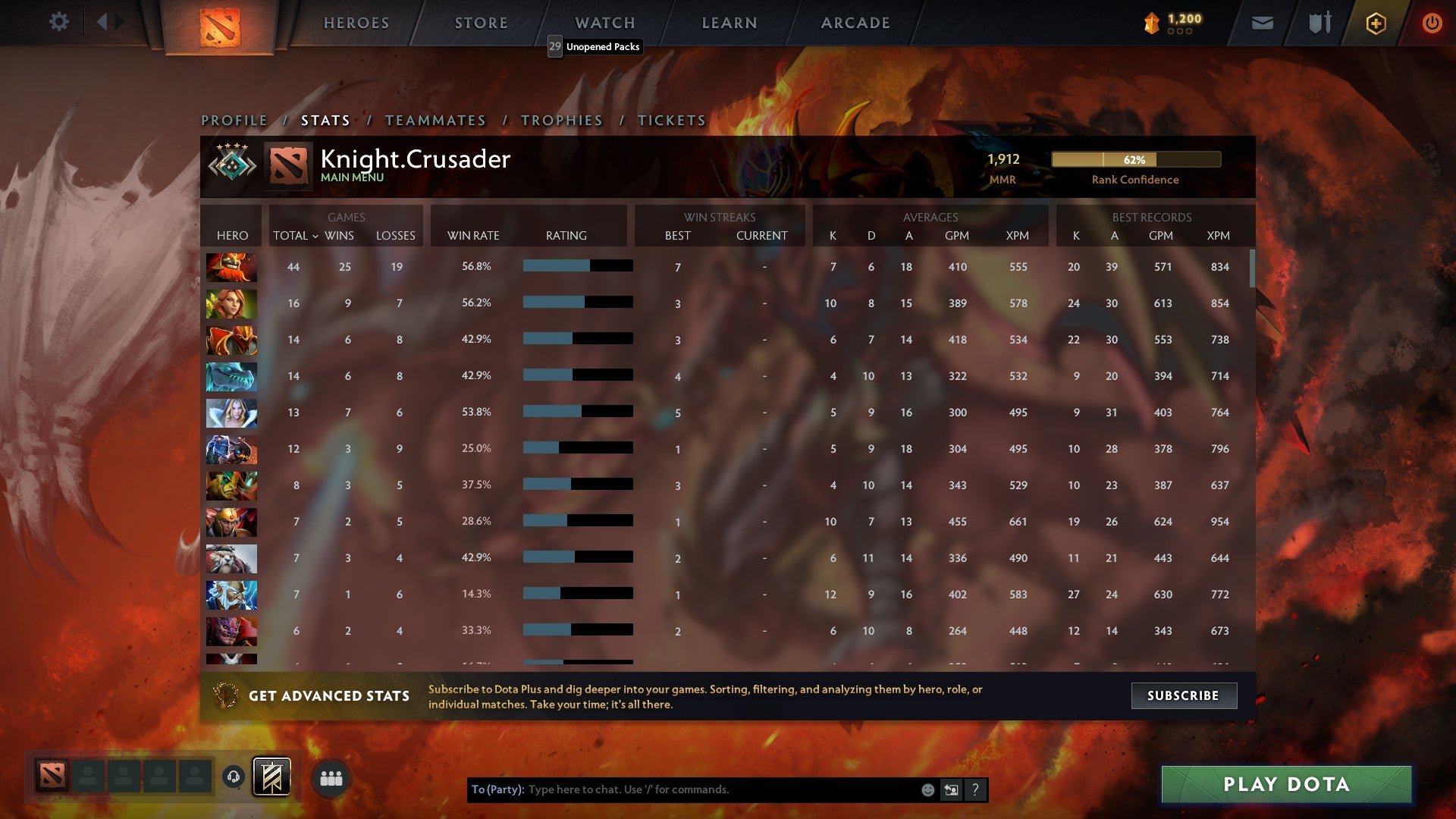
Task: Click the PLAY DOTA button
Action: 1284,785
